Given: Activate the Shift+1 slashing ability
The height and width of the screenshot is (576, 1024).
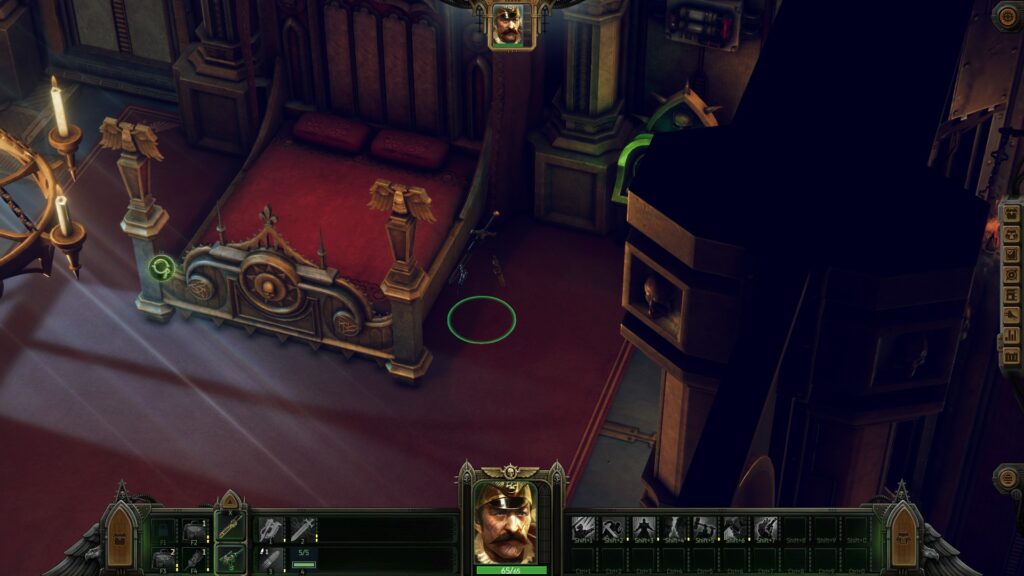Looking at the screenshot, I should coord(583,528).
